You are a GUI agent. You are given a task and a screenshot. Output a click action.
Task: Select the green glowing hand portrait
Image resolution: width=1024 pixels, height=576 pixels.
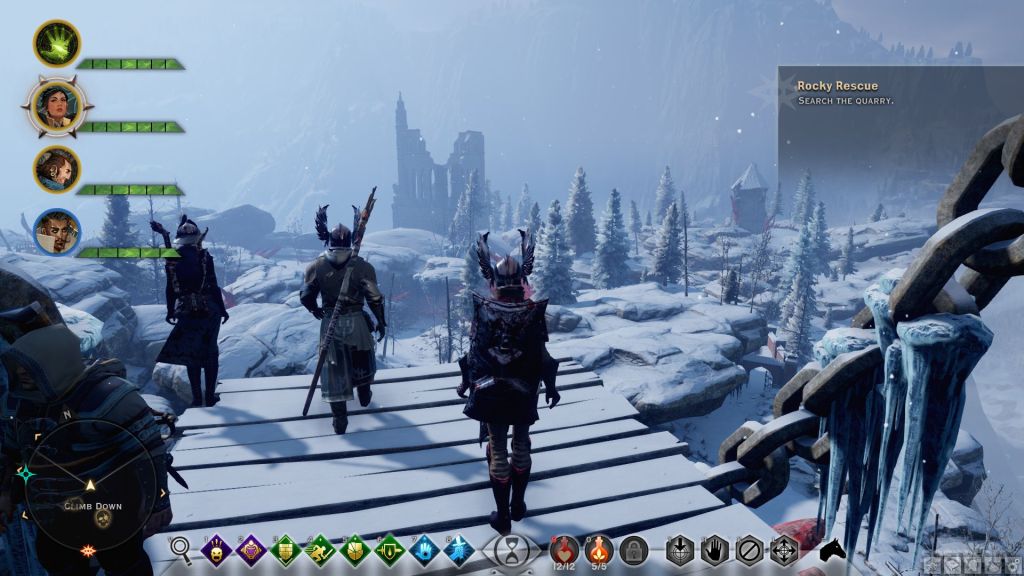(56, 43)
